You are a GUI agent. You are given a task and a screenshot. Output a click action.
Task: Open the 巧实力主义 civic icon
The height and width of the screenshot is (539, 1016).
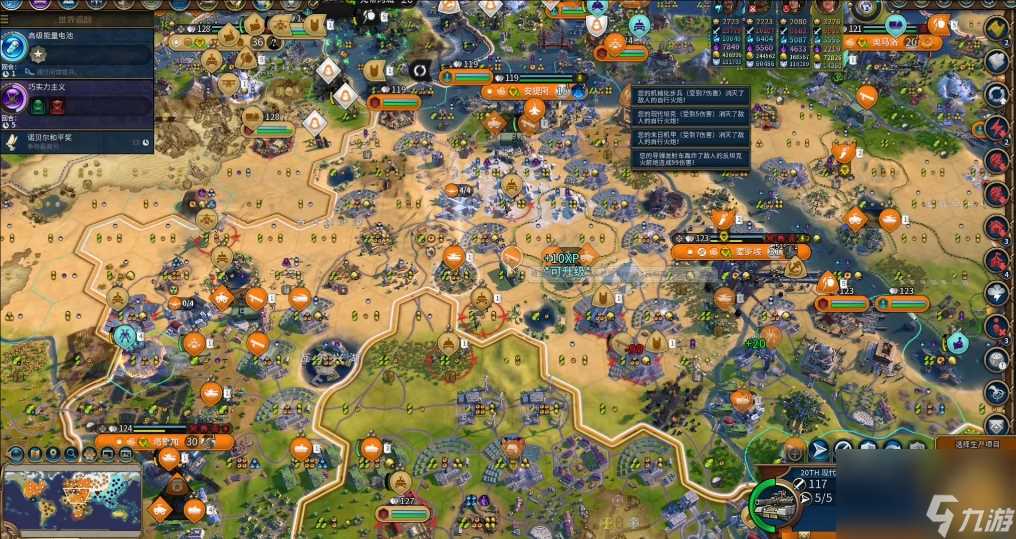[15, 99]
